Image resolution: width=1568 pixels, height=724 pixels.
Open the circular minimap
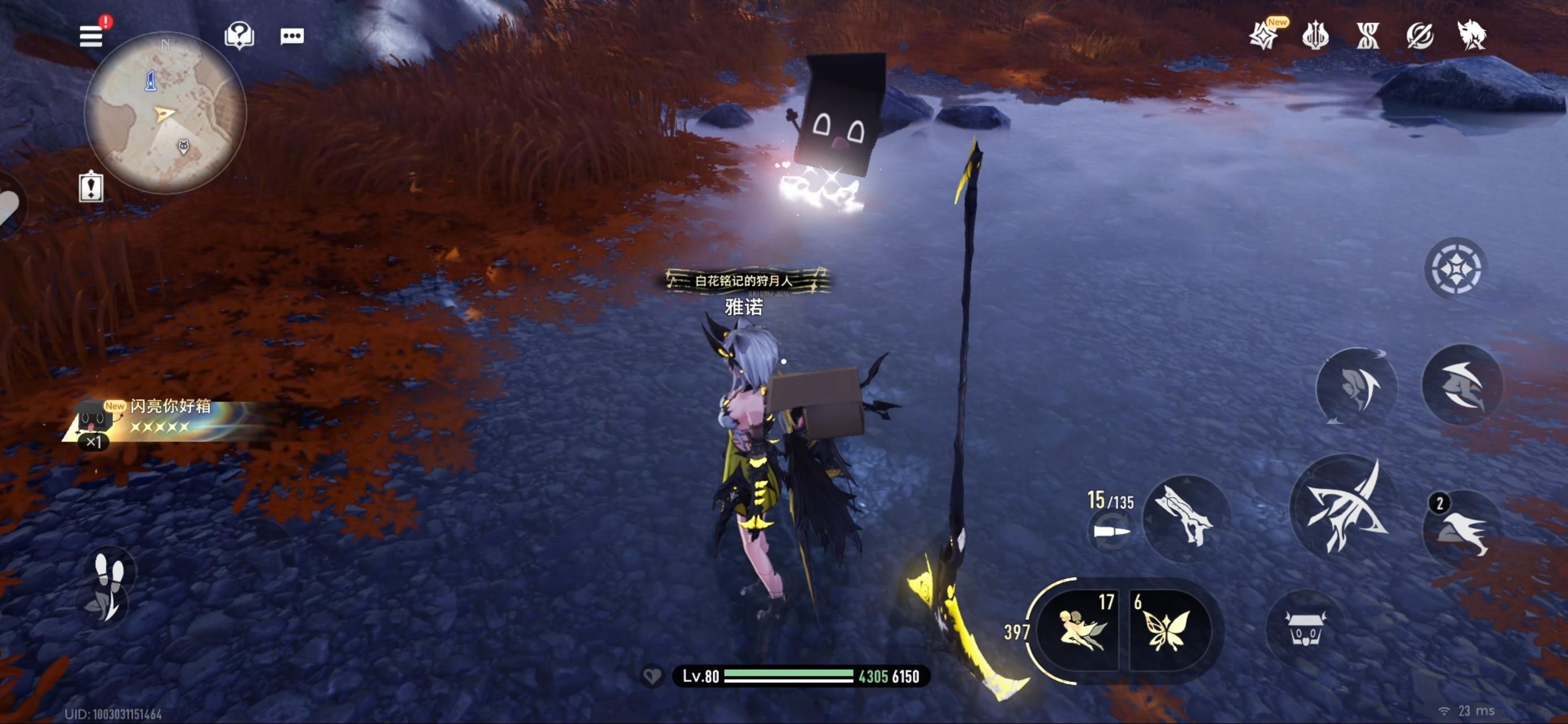[x=165, y=113]
